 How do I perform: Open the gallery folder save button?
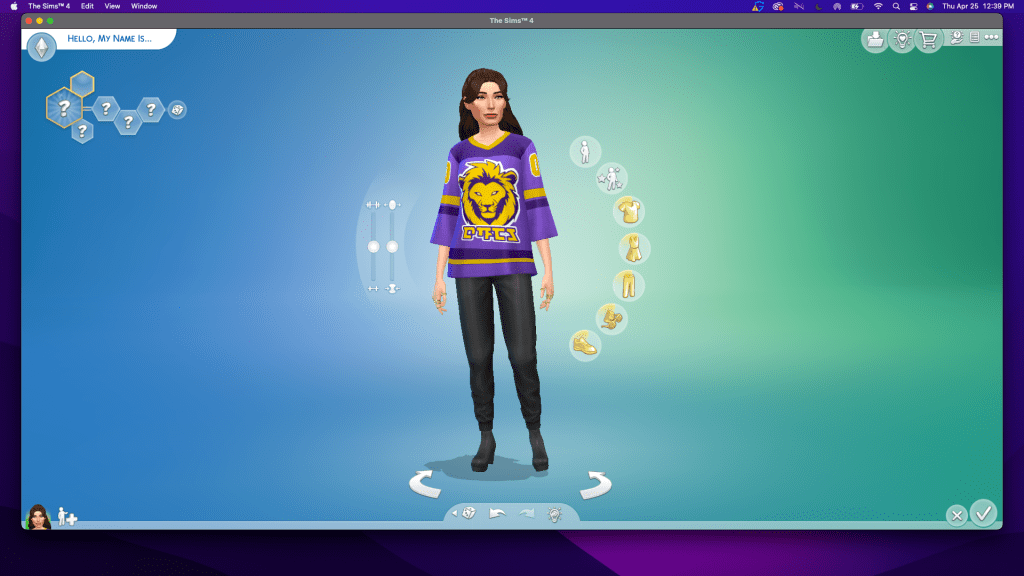875,39
